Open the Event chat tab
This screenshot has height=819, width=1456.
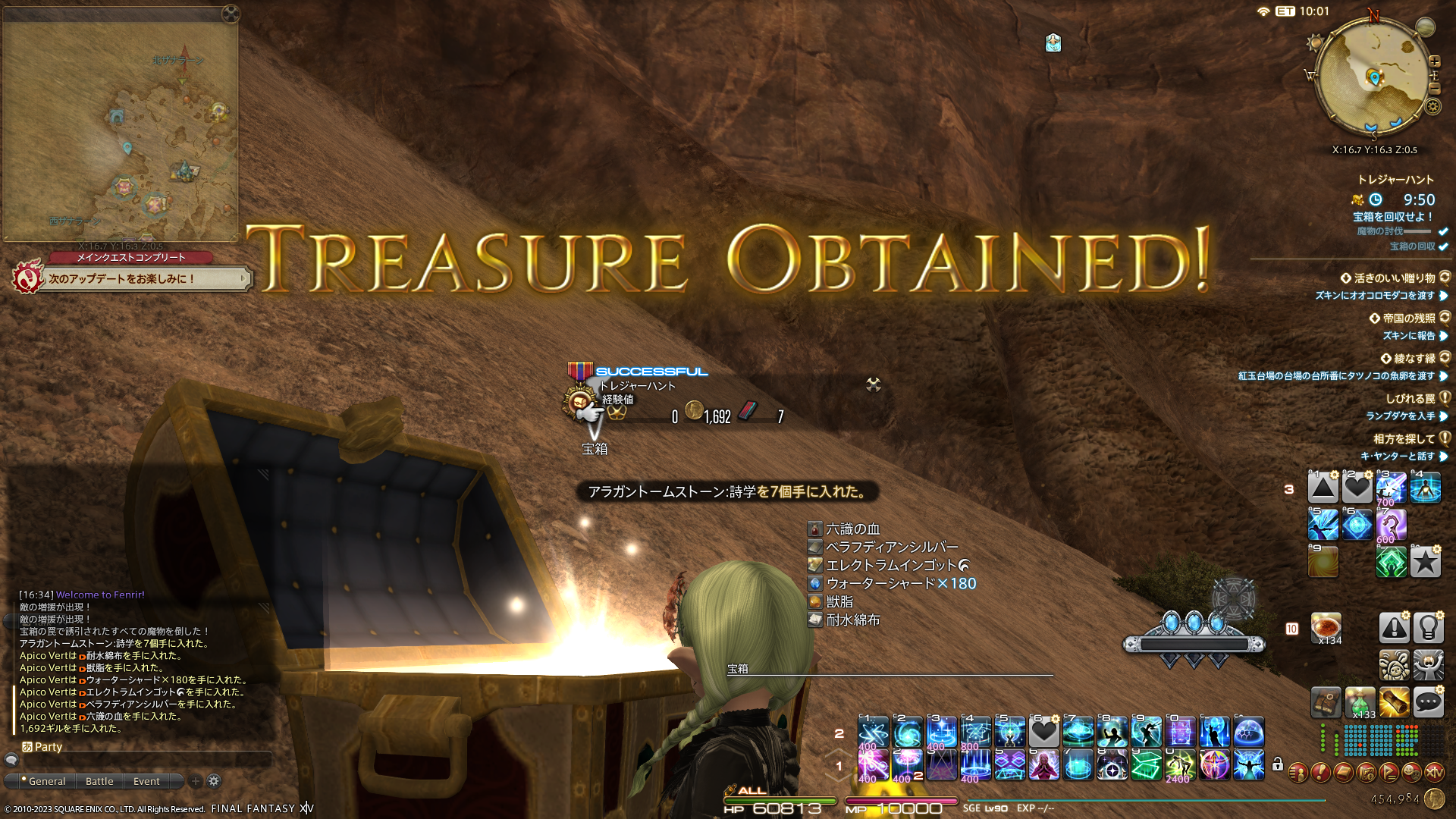(x=146, y=781)
